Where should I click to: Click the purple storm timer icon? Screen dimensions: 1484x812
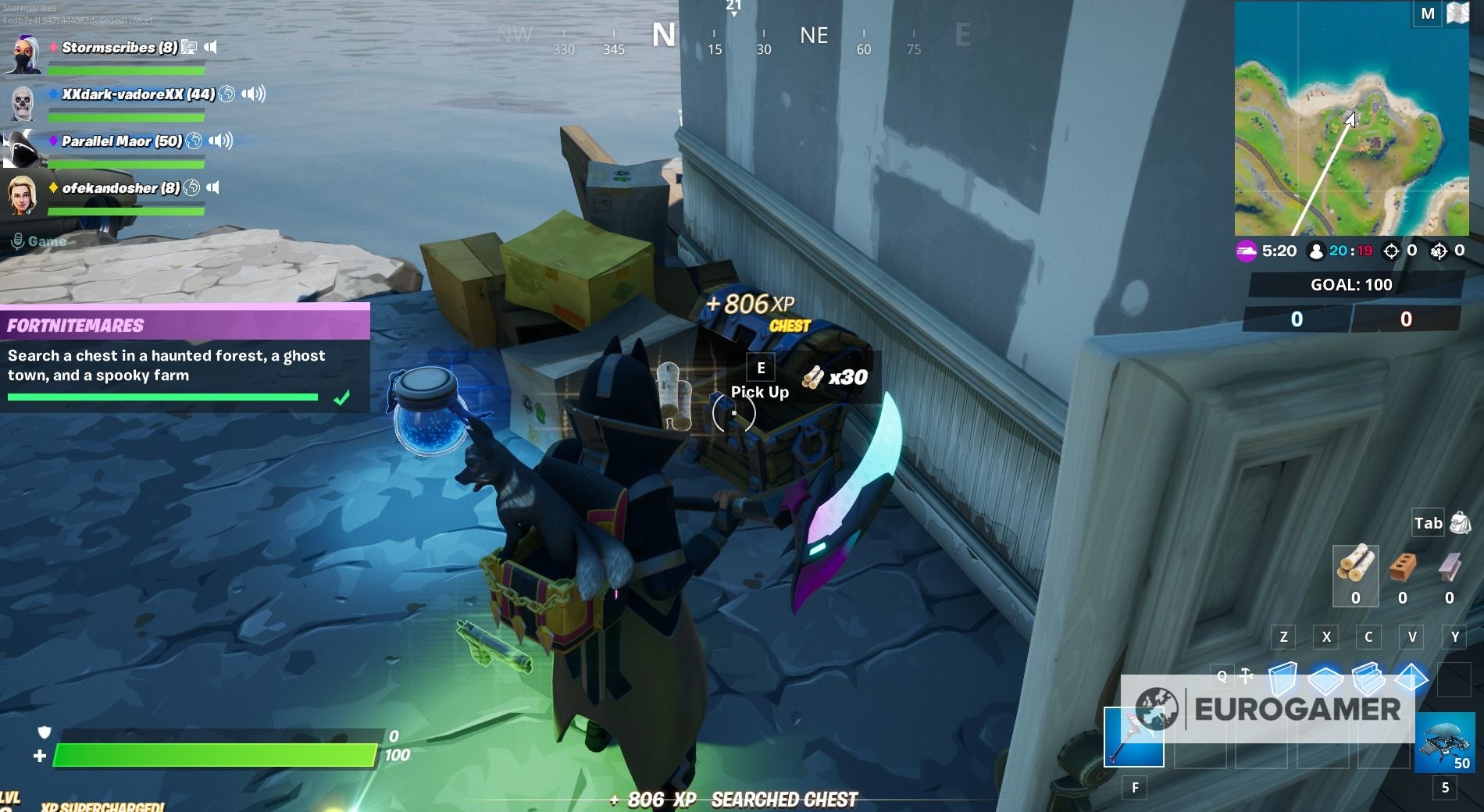click(x=1246, y=251)
